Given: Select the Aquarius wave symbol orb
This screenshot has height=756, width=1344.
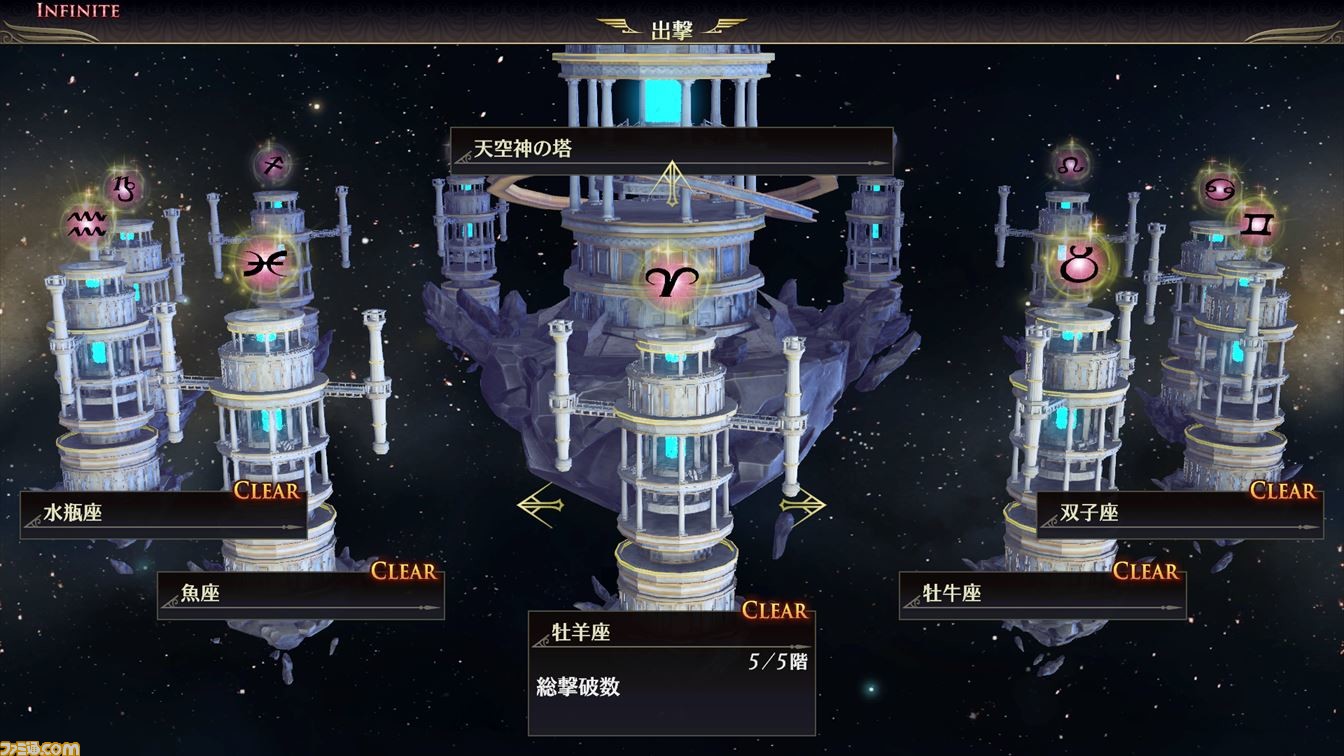Looking at the screenshot, I should coord(87,224).
